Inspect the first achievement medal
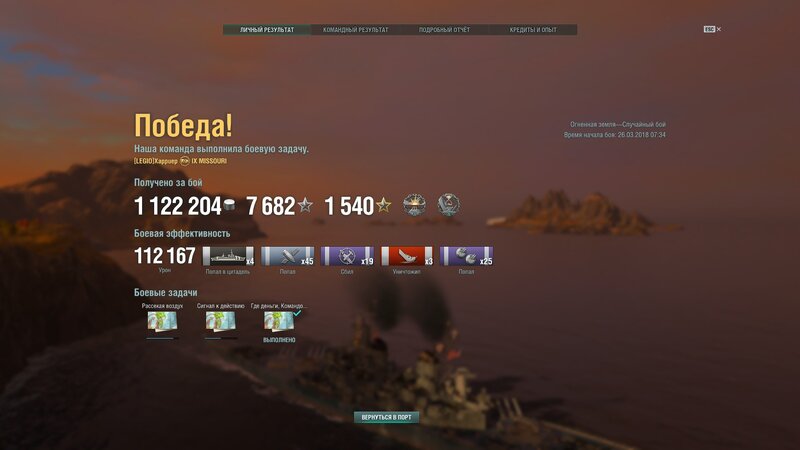This screenshot has height=450, width=800. [415, 205]
